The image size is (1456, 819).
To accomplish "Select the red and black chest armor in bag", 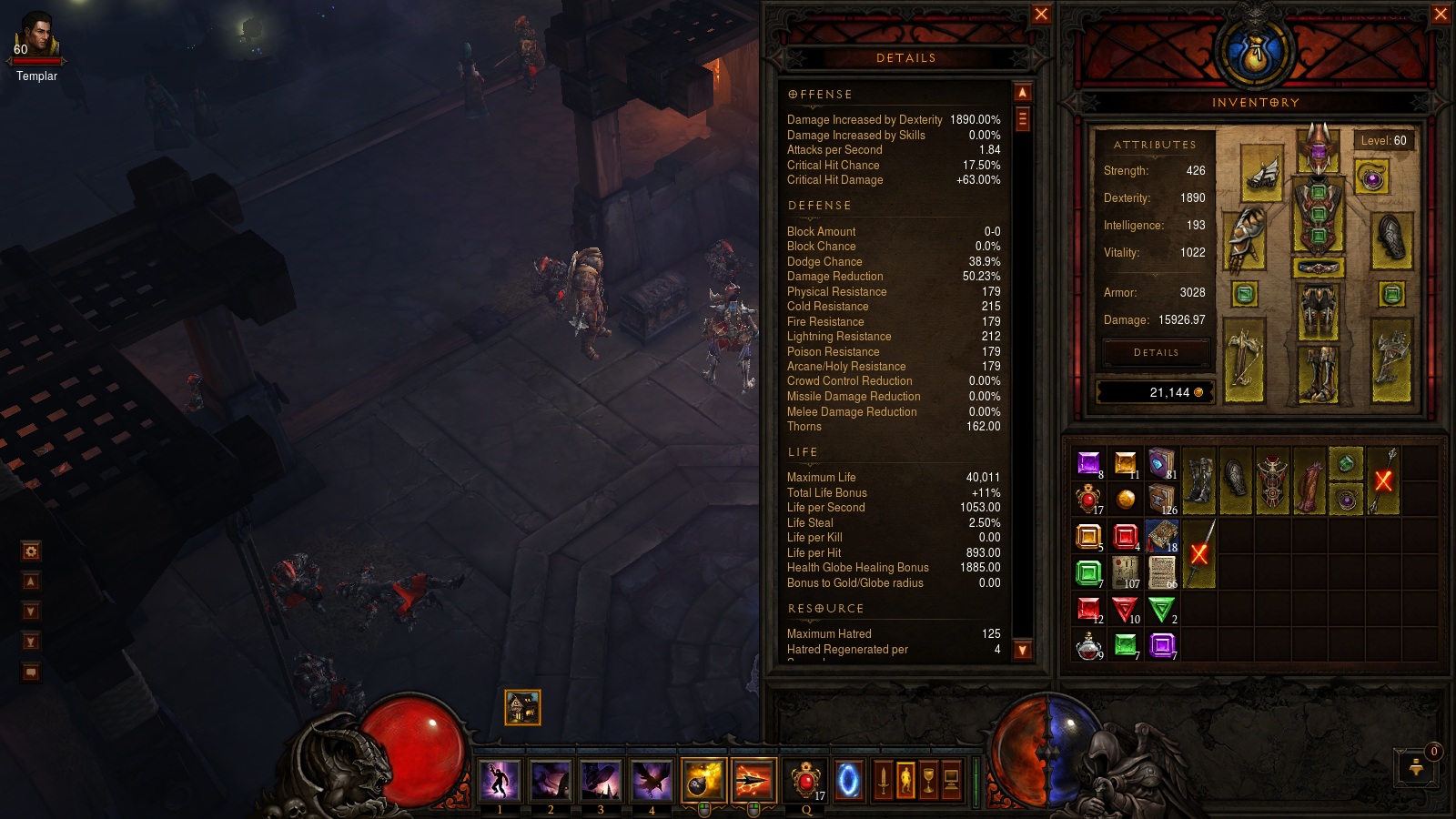I will 1272,481.
